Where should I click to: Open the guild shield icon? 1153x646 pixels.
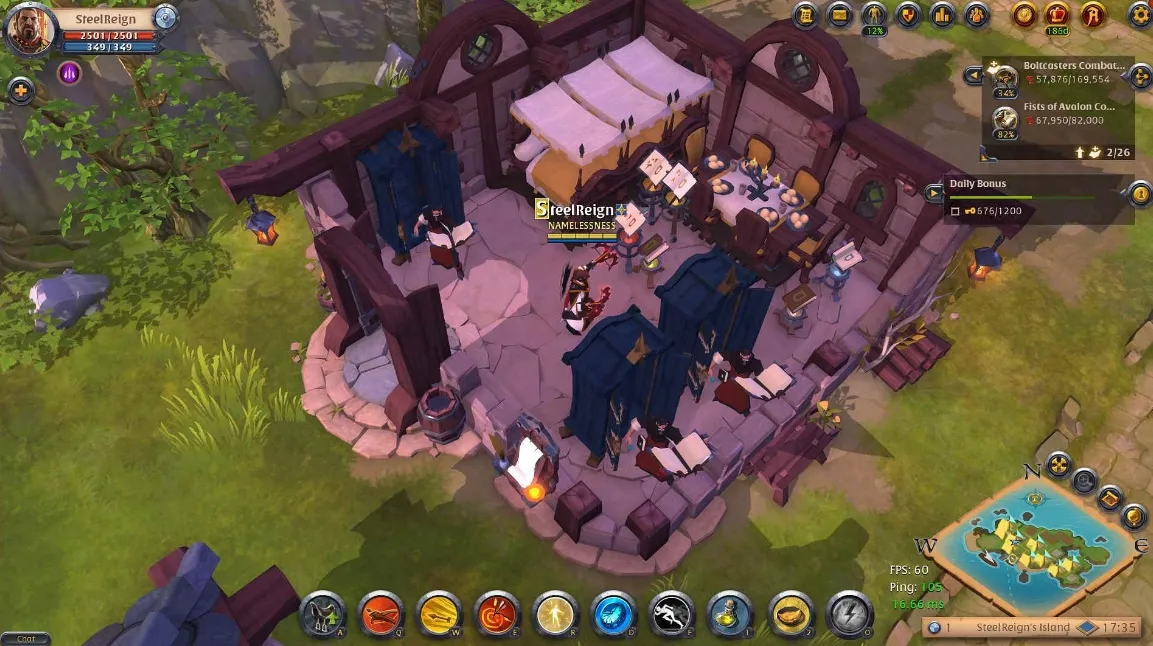click(x=908, y=14)
